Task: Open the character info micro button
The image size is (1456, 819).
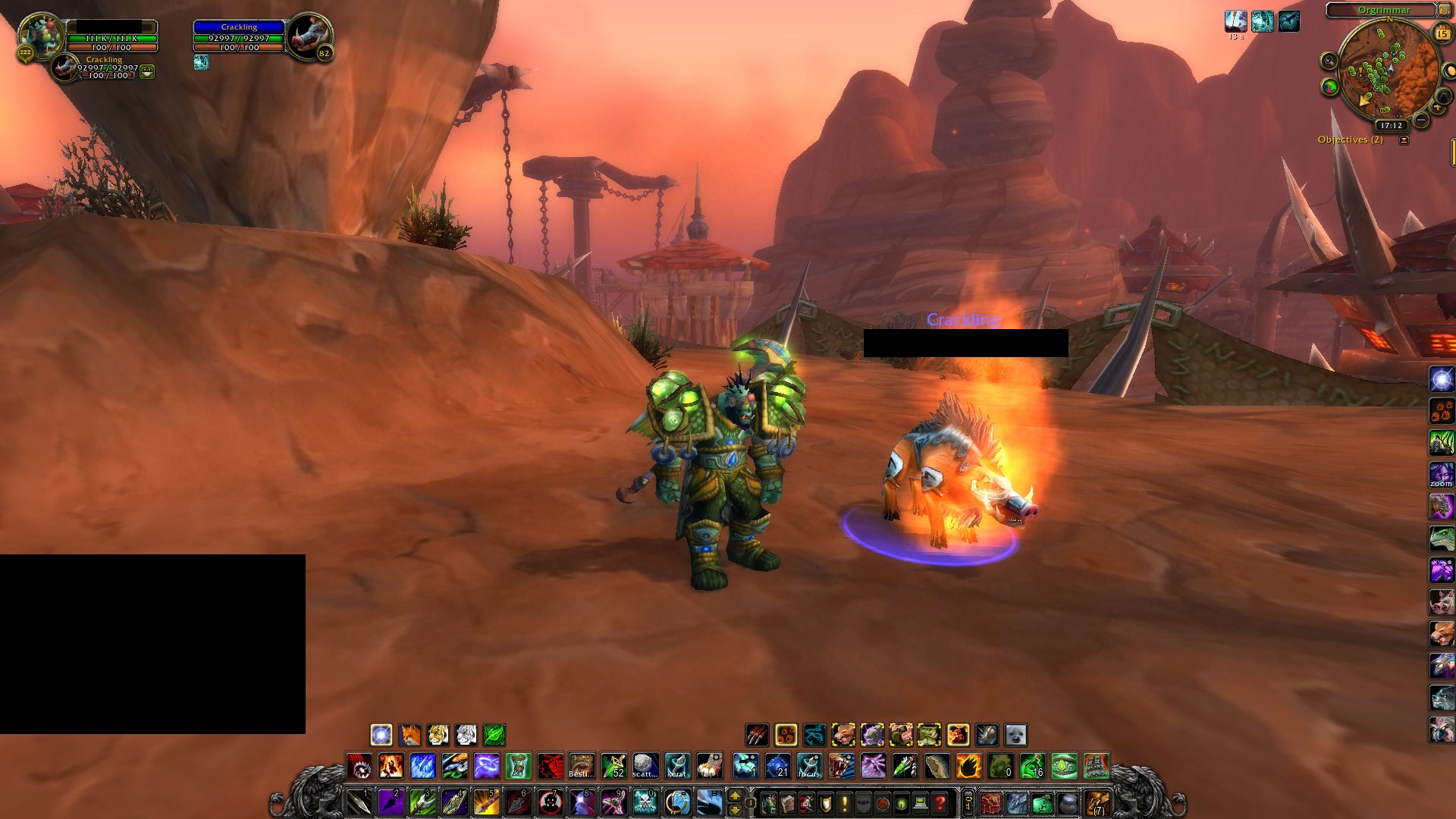Action: [768, 803]
